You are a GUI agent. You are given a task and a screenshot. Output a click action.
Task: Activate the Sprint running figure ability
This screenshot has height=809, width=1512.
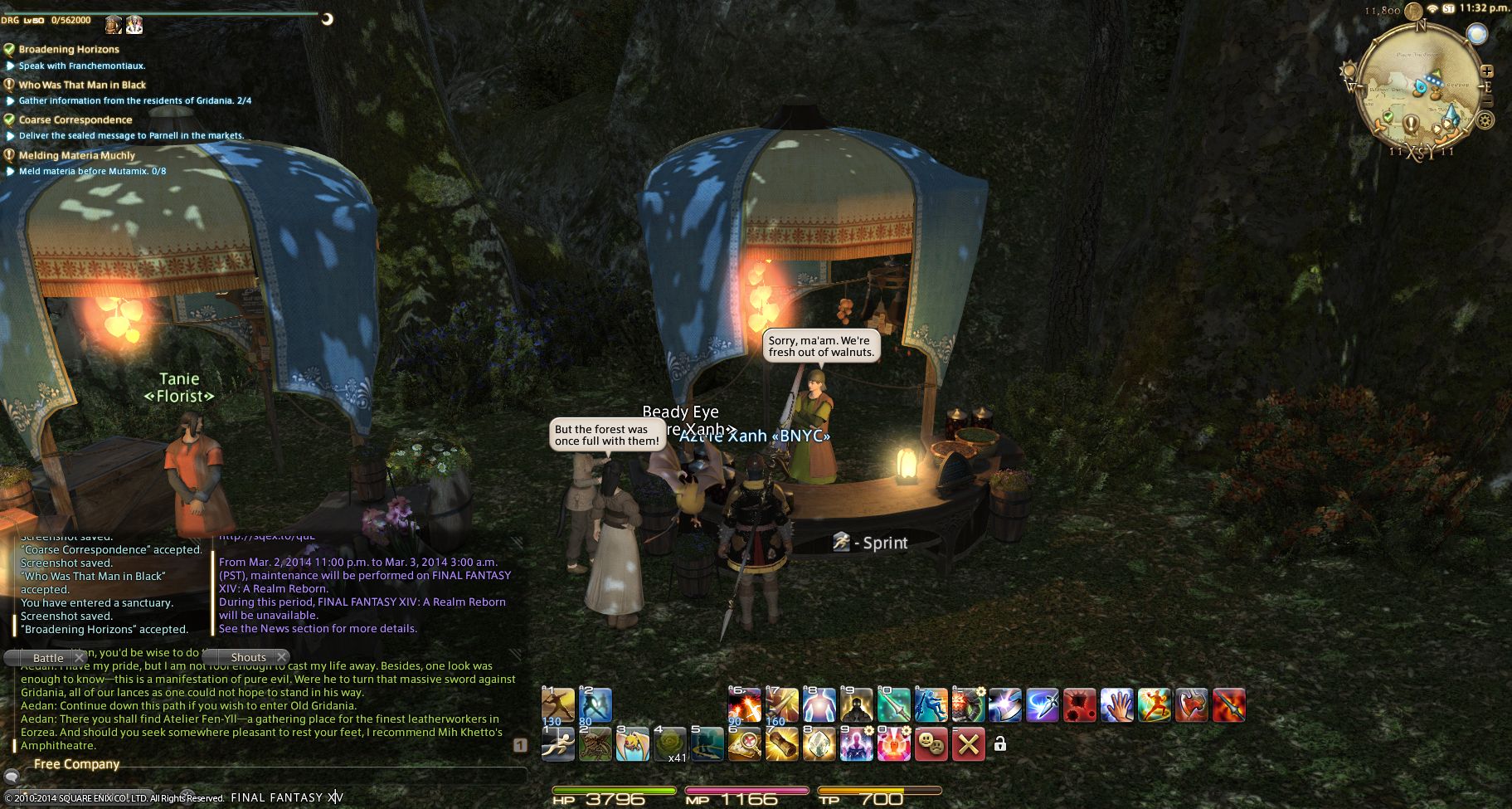(x=557, y=744)
